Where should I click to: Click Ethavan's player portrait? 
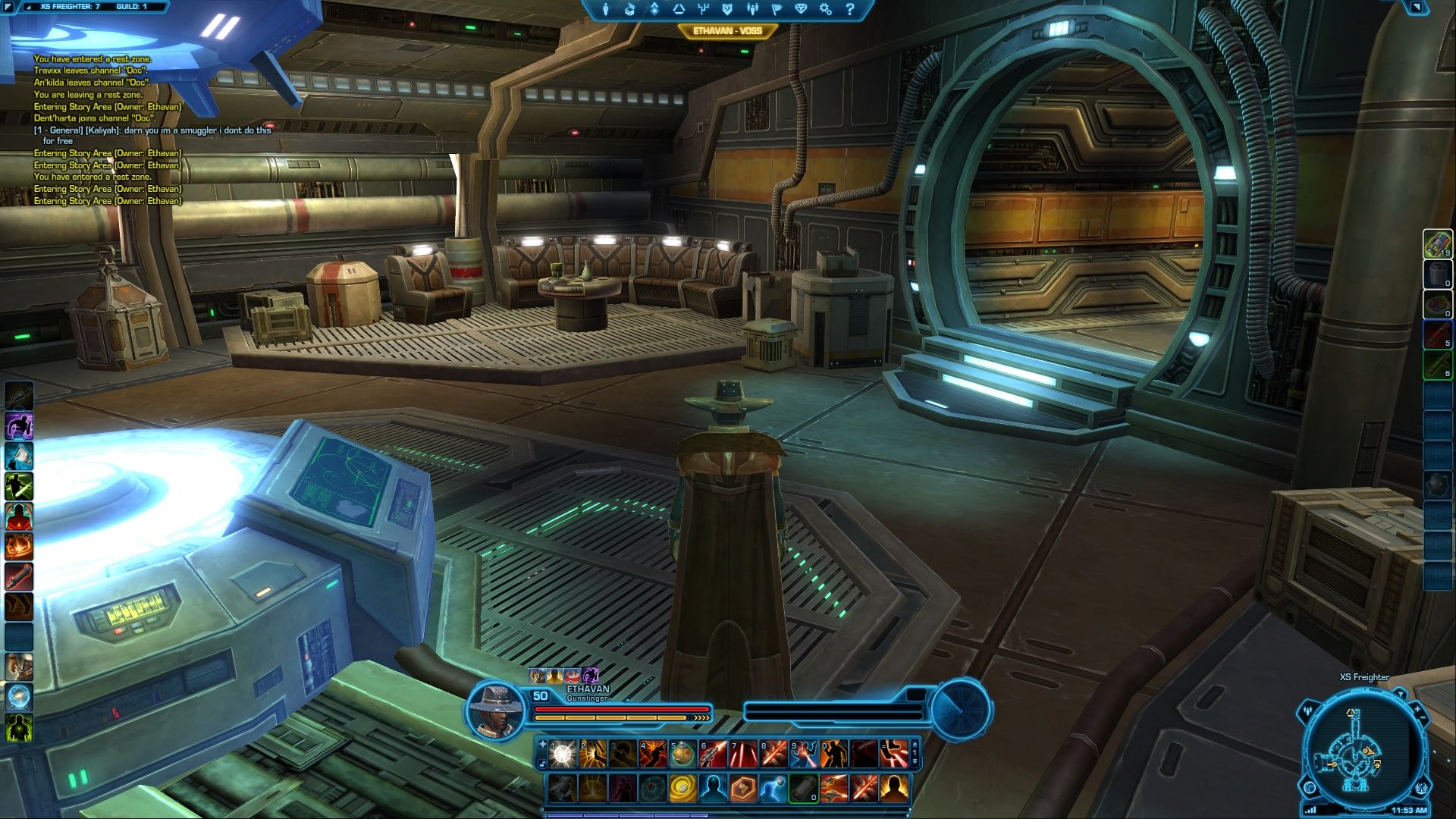(496, 709)
